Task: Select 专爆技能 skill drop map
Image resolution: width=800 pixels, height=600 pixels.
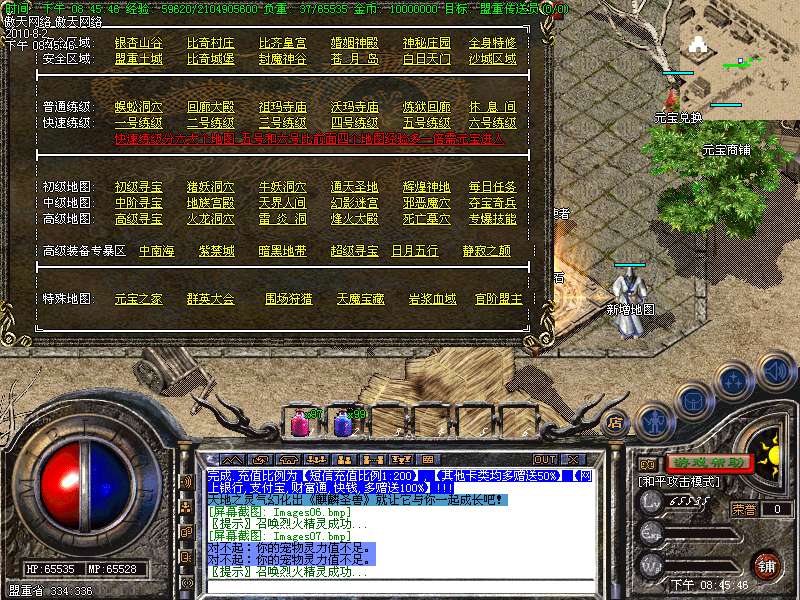Action: 494,219
